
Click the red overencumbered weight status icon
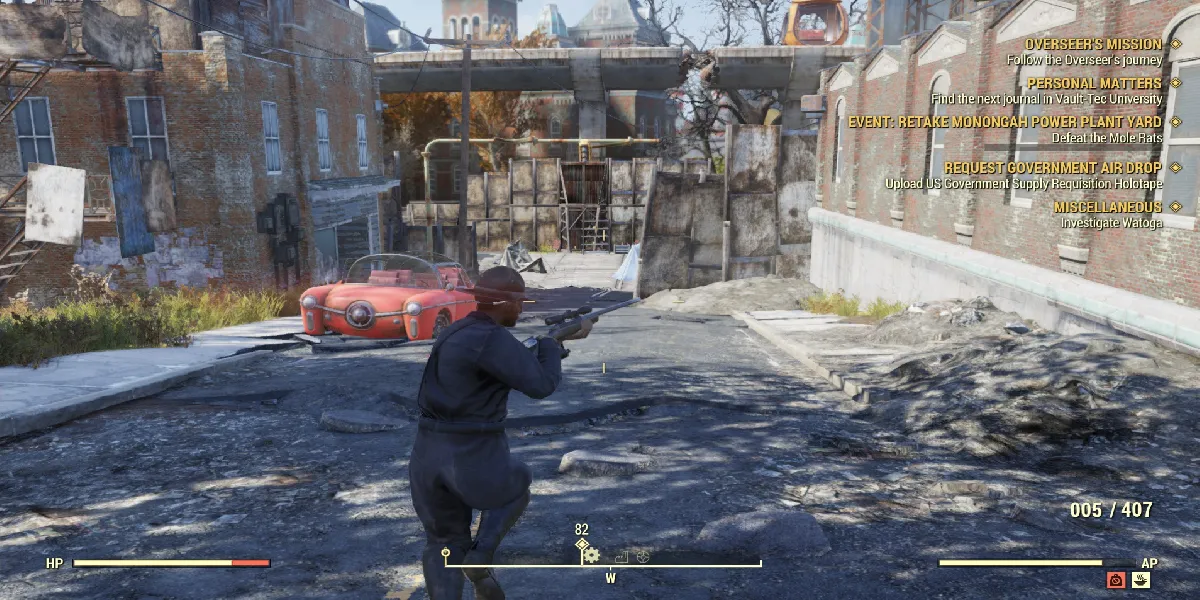[1116, 580]
